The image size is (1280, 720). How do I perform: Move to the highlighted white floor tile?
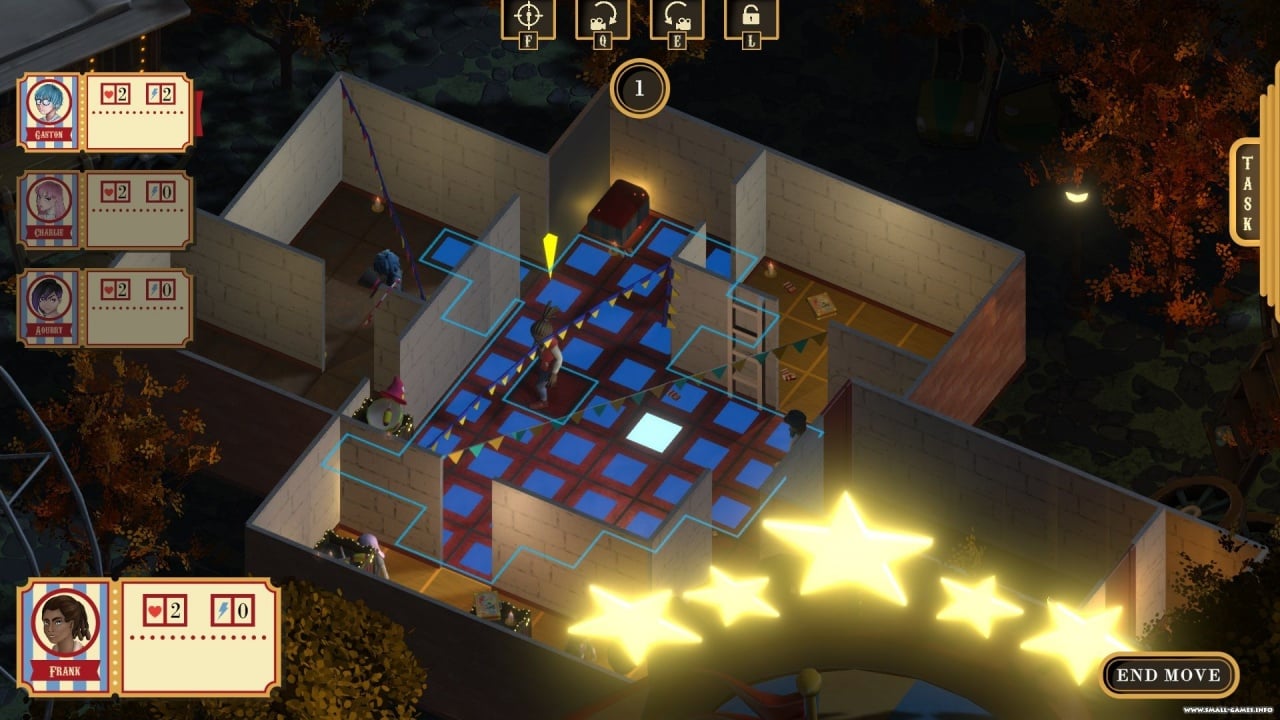(x=653, y=430)
